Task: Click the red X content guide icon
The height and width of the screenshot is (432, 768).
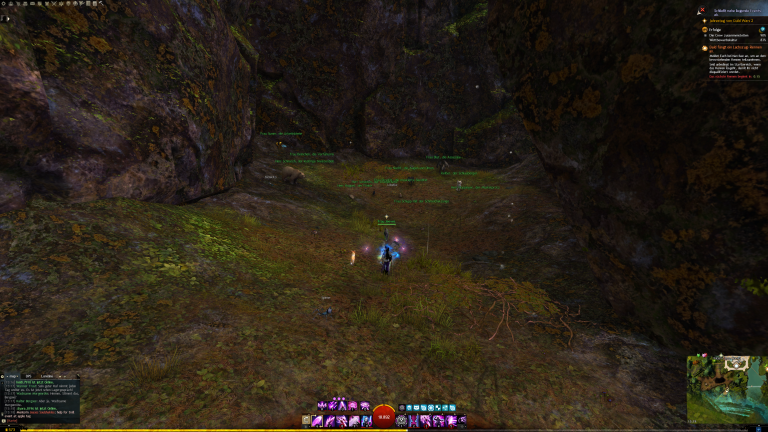Action: tap(701, 9)
